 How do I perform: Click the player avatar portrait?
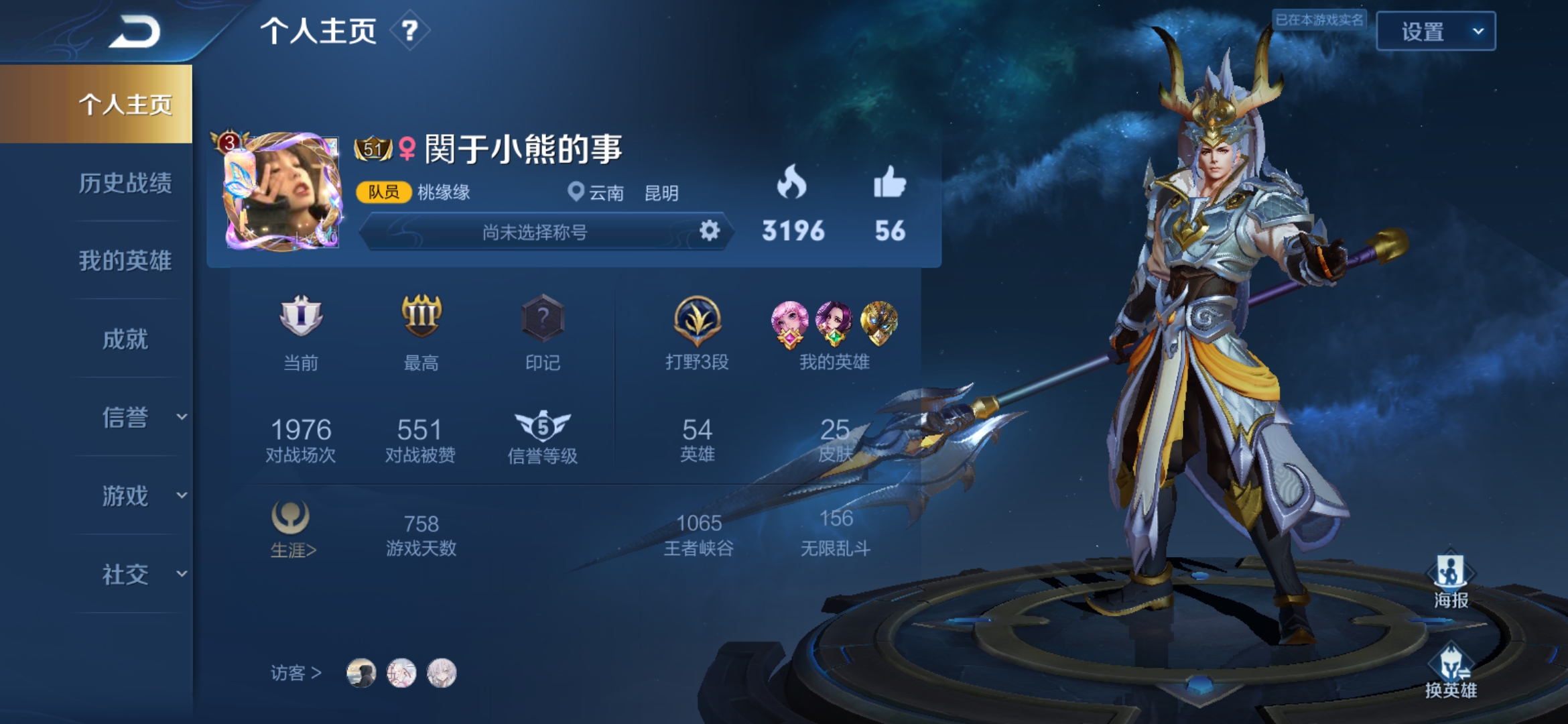tap(281, 192)
